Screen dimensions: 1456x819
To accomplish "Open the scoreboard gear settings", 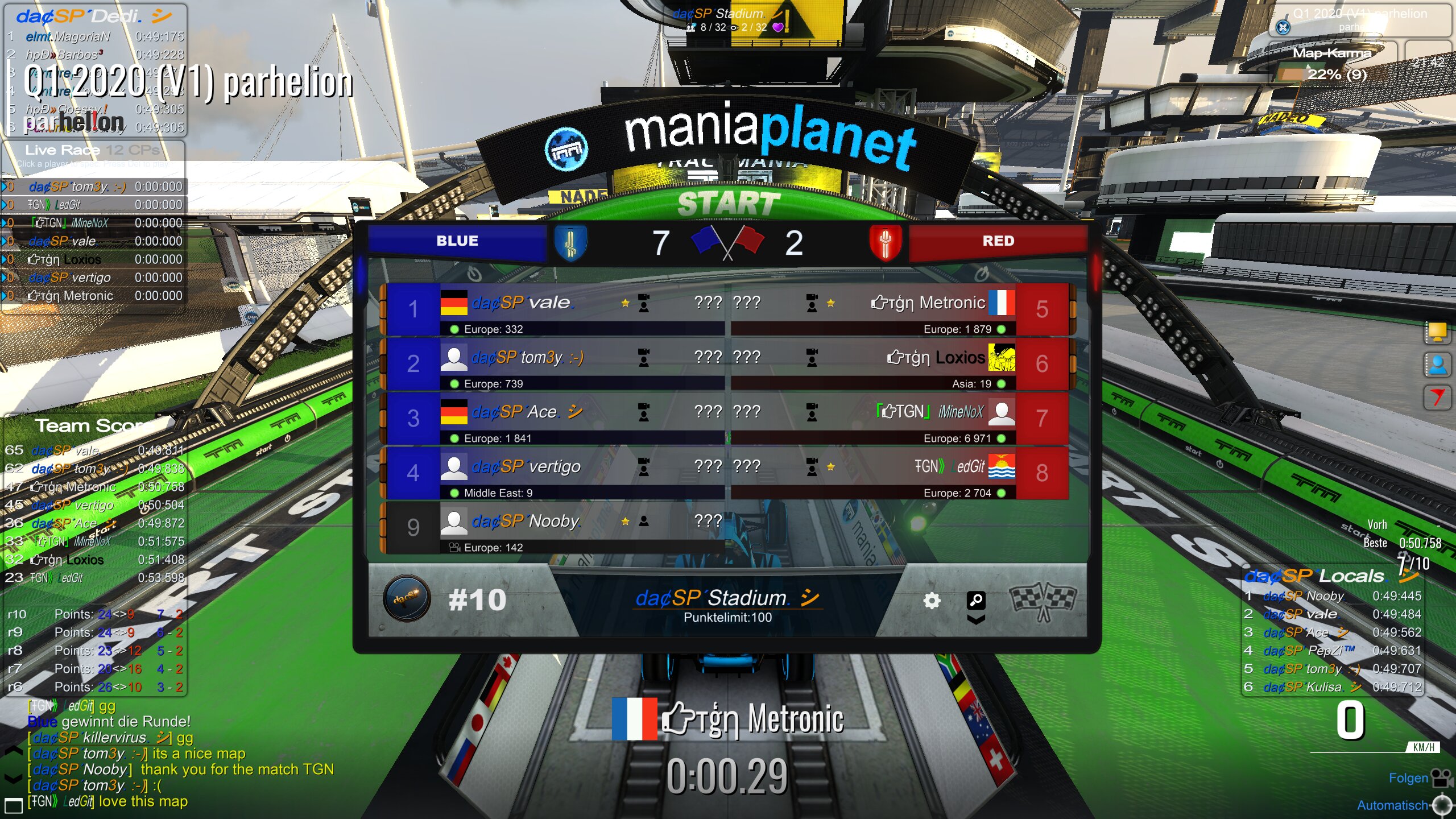I will [932, 601].
